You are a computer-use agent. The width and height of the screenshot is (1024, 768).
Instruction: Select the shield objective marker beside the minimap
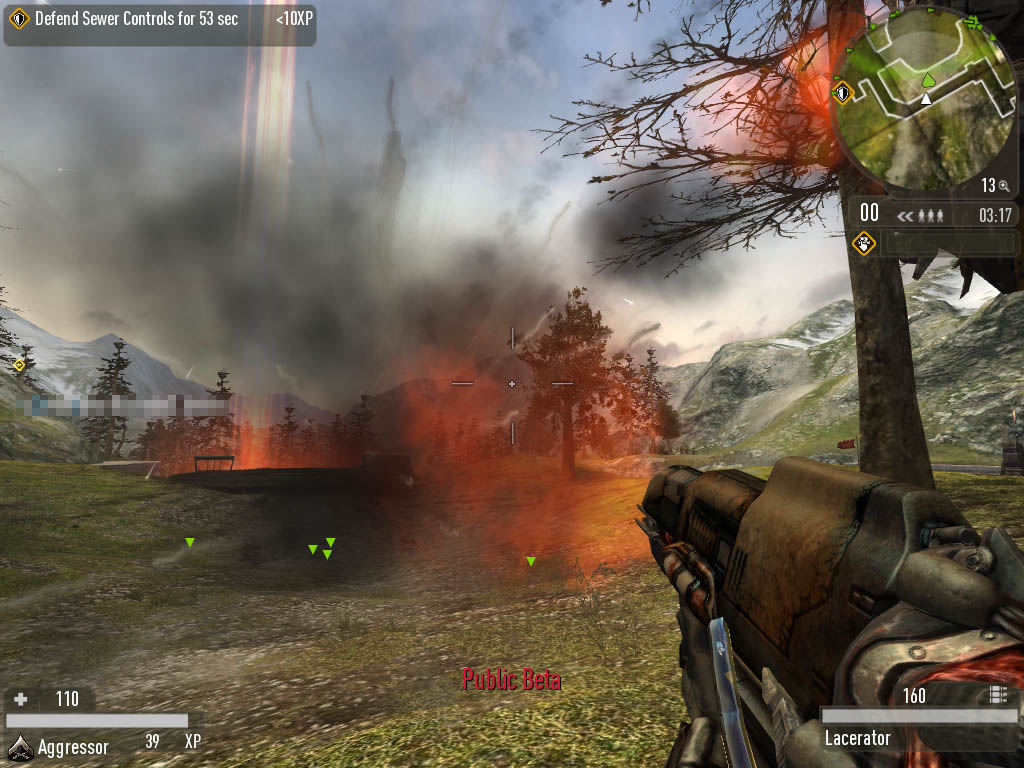click(842, 94)
